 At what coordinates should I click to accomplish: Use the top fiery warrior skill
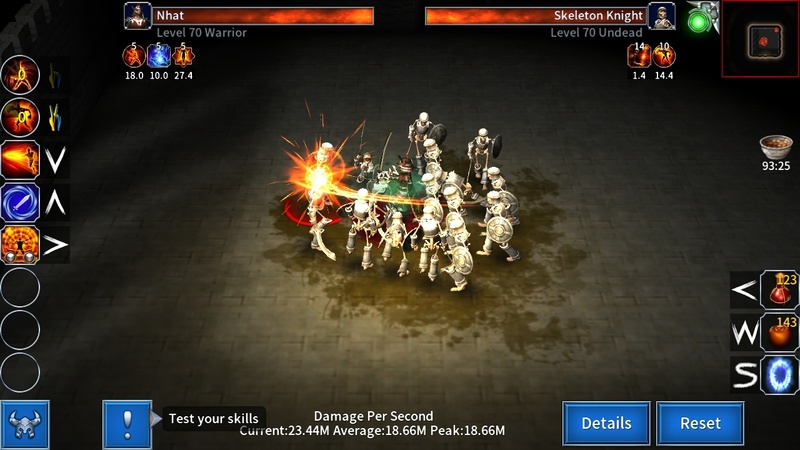20,75
